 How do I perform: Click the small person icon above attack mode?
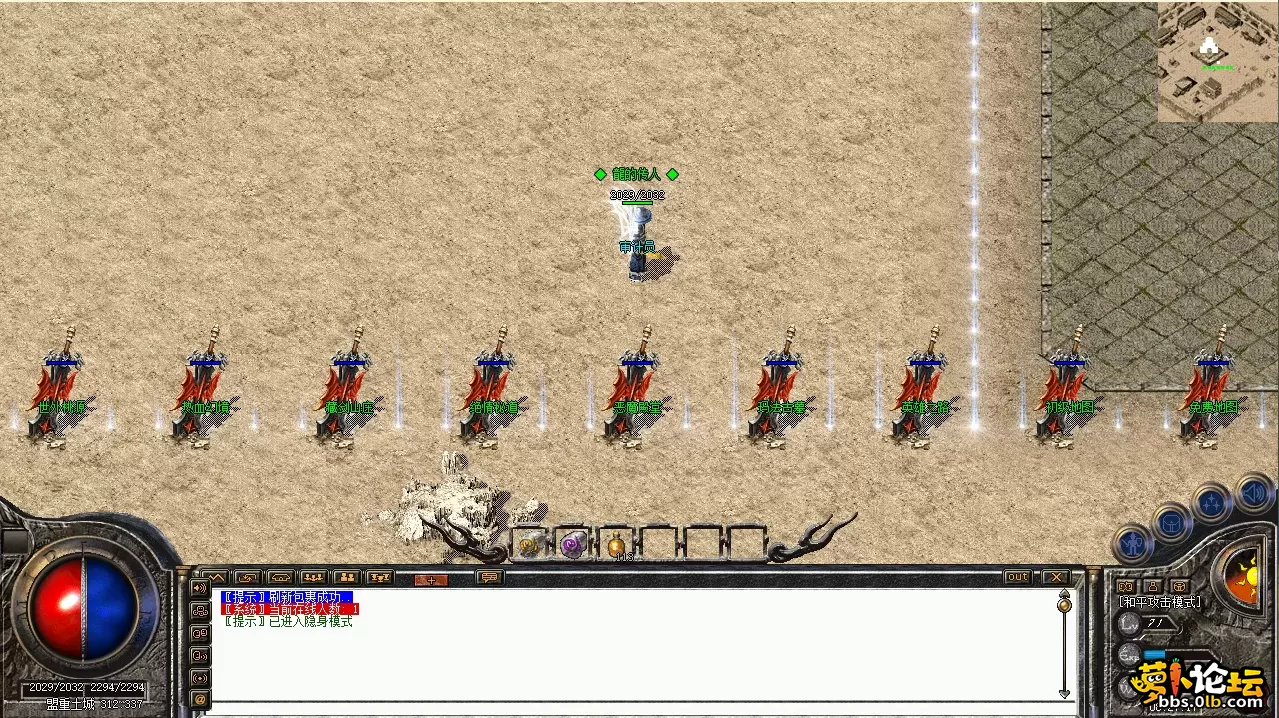coord(1152,586)
